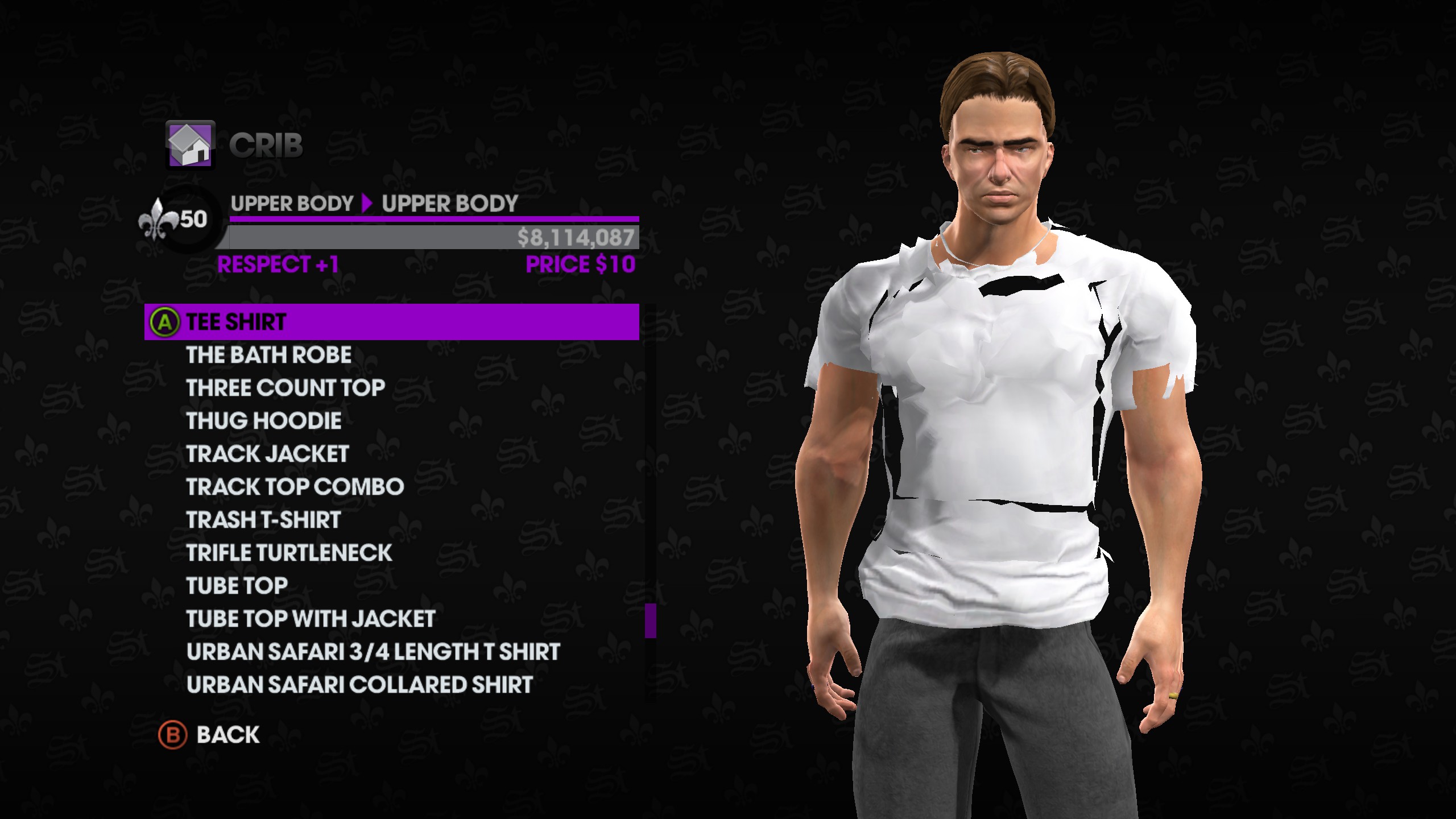Image resolution: width=1456 pixels, height=819 pixels.
Task: Choose The Bath Robe from the list
Action: (268, 355)
